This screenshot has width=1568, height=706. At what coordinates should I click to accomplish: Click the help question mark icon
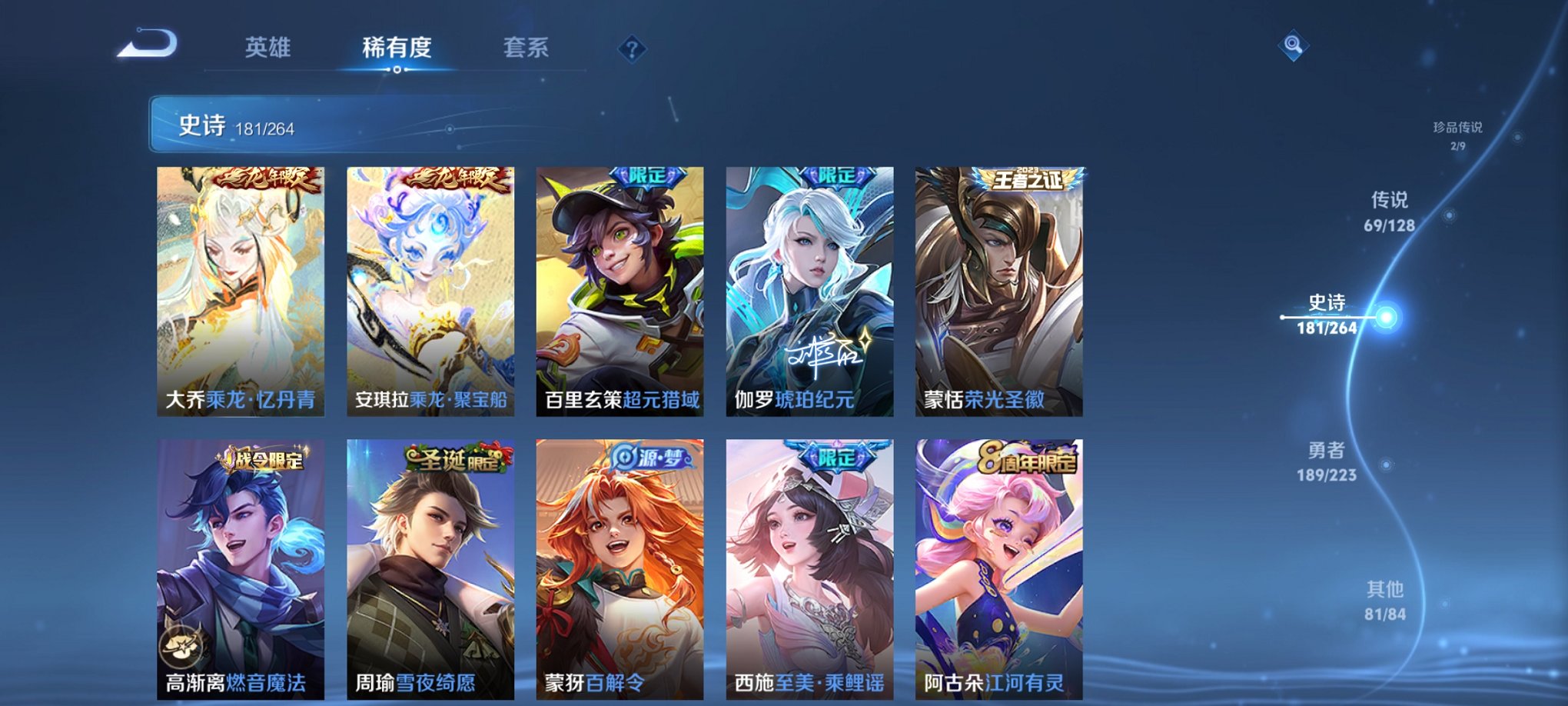[x=632, y=49]
